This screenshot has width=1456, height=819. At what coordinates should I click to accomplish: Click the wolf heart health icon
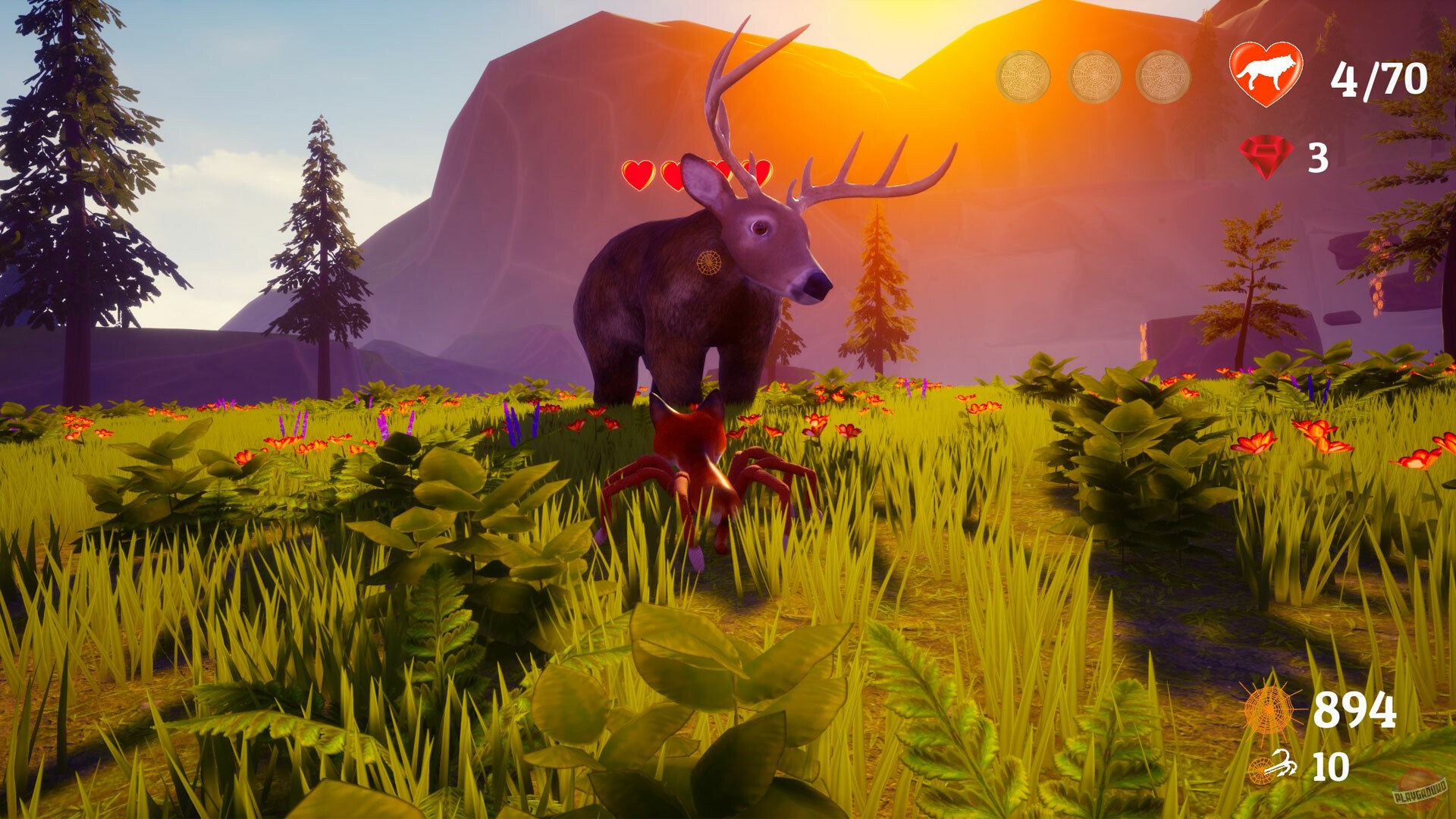tap(1266, 74)
